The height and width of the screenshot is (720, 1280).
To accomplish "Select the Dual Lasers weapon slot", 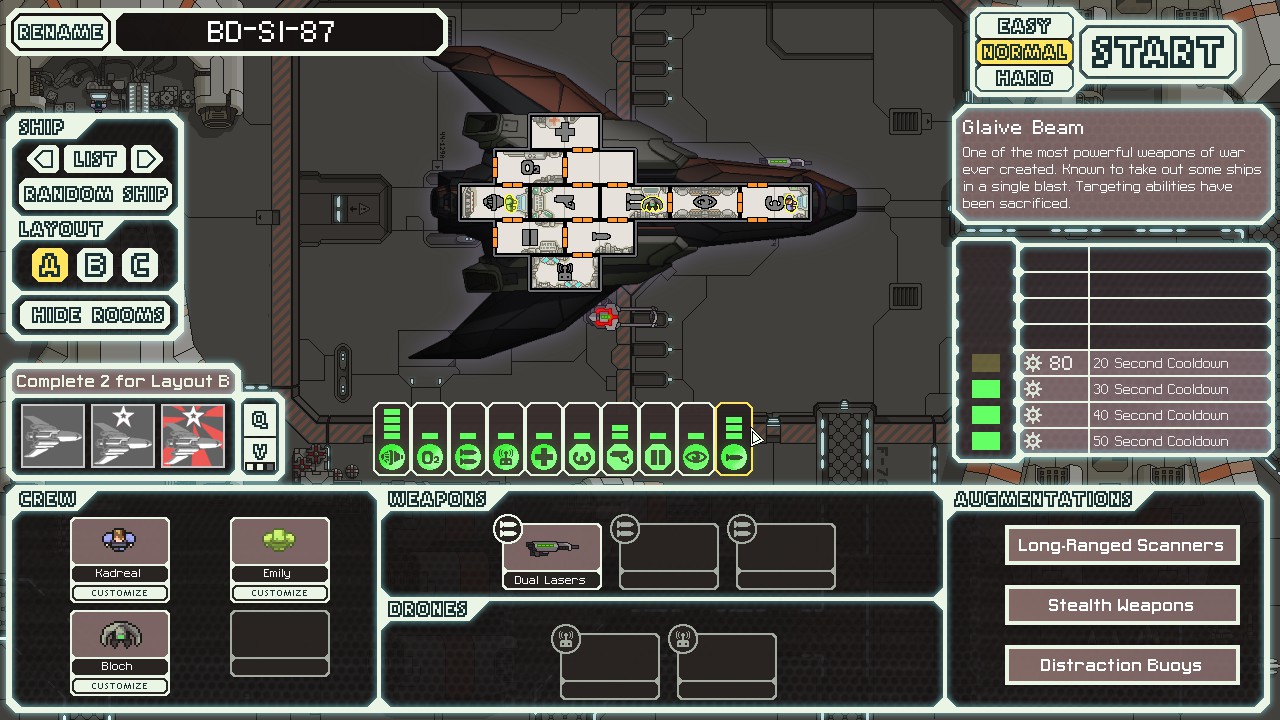I will (551, 555).
